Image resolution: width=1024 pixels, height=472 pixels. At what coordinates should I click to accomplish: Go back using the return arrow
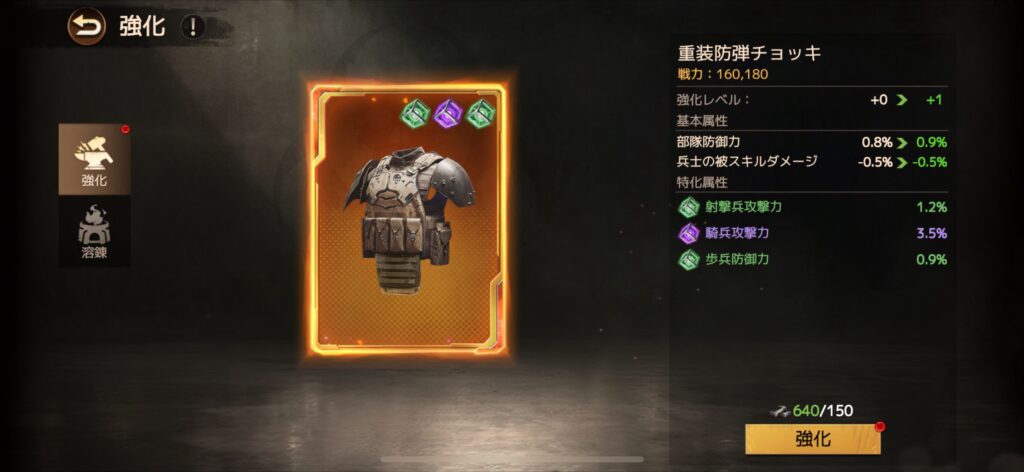86,26
